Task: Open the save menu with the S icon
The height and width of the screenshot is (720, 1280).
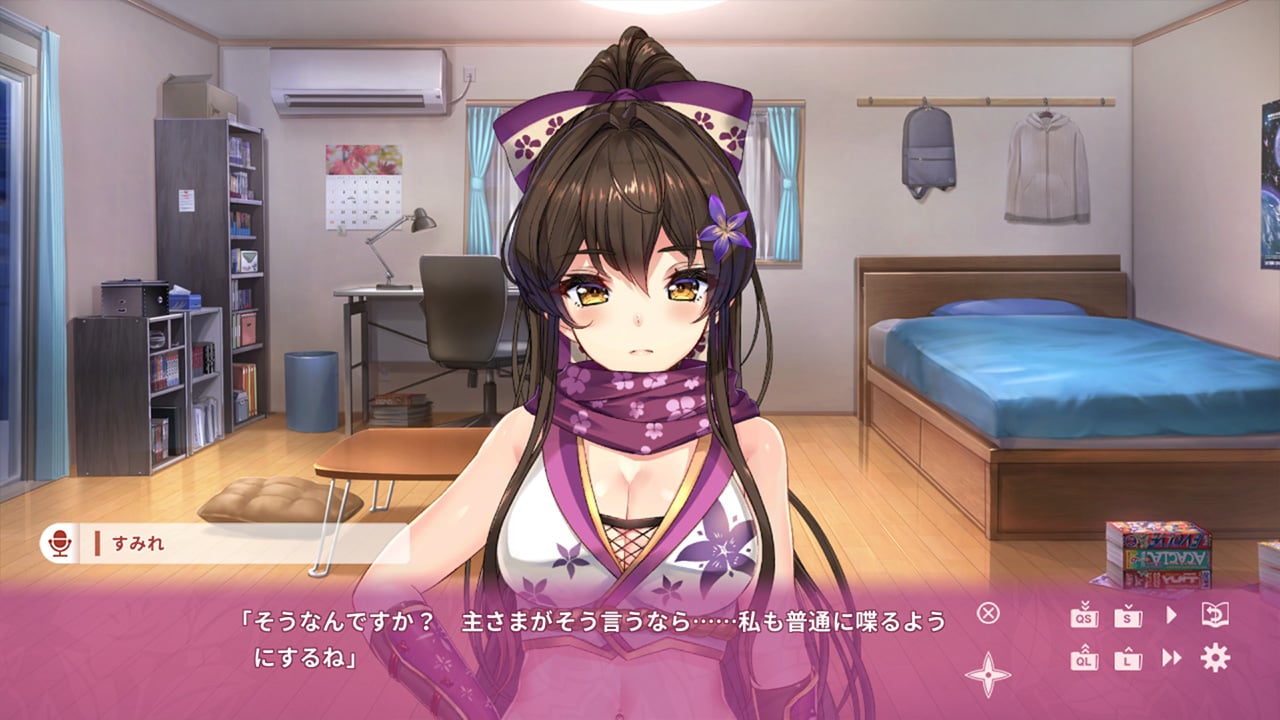Action: 1127,617
